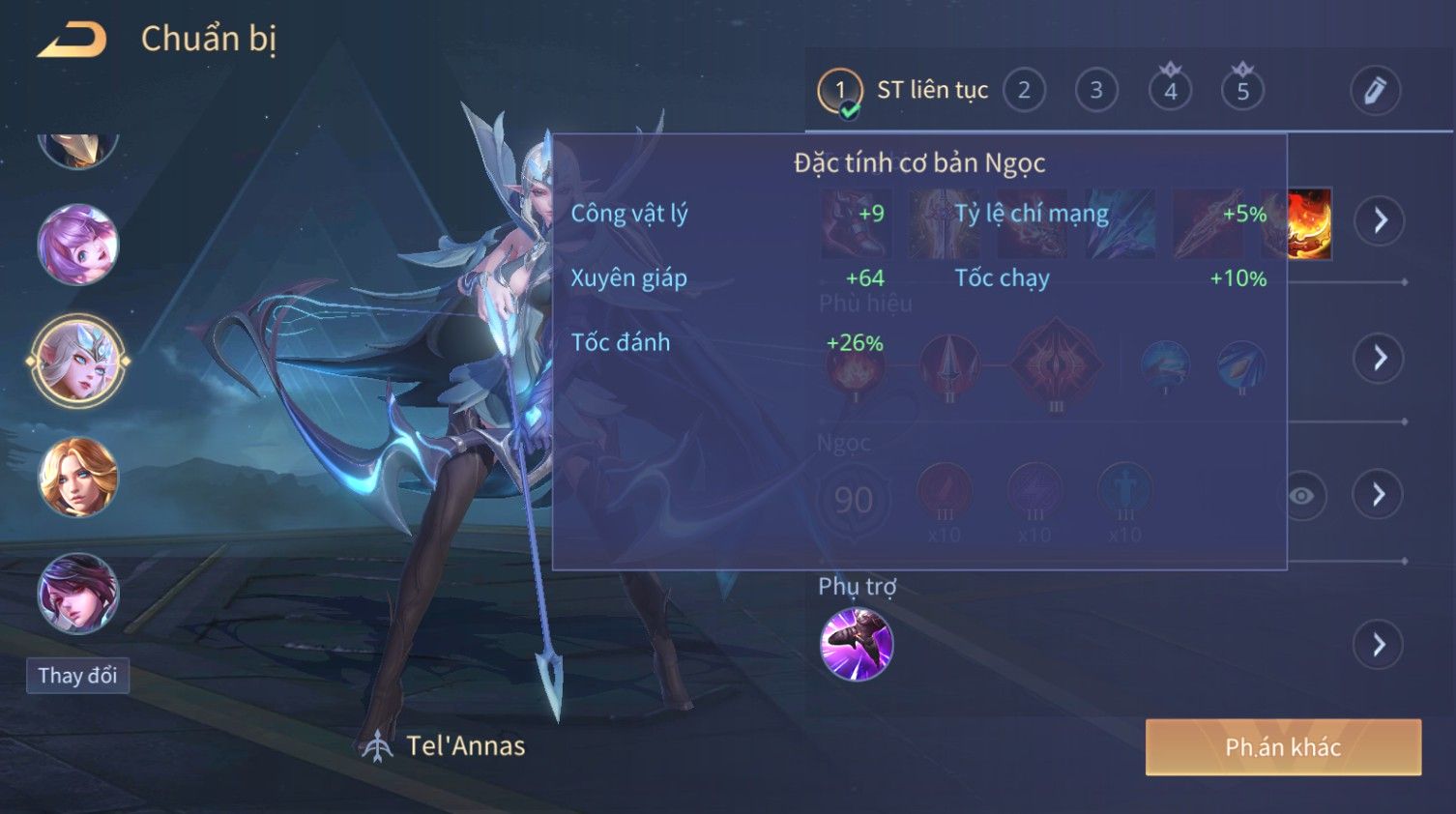Open the Phù hiệu arrow
Image resolution: width=1456 pixels, height=814 pixels.
click(1380, 359)
